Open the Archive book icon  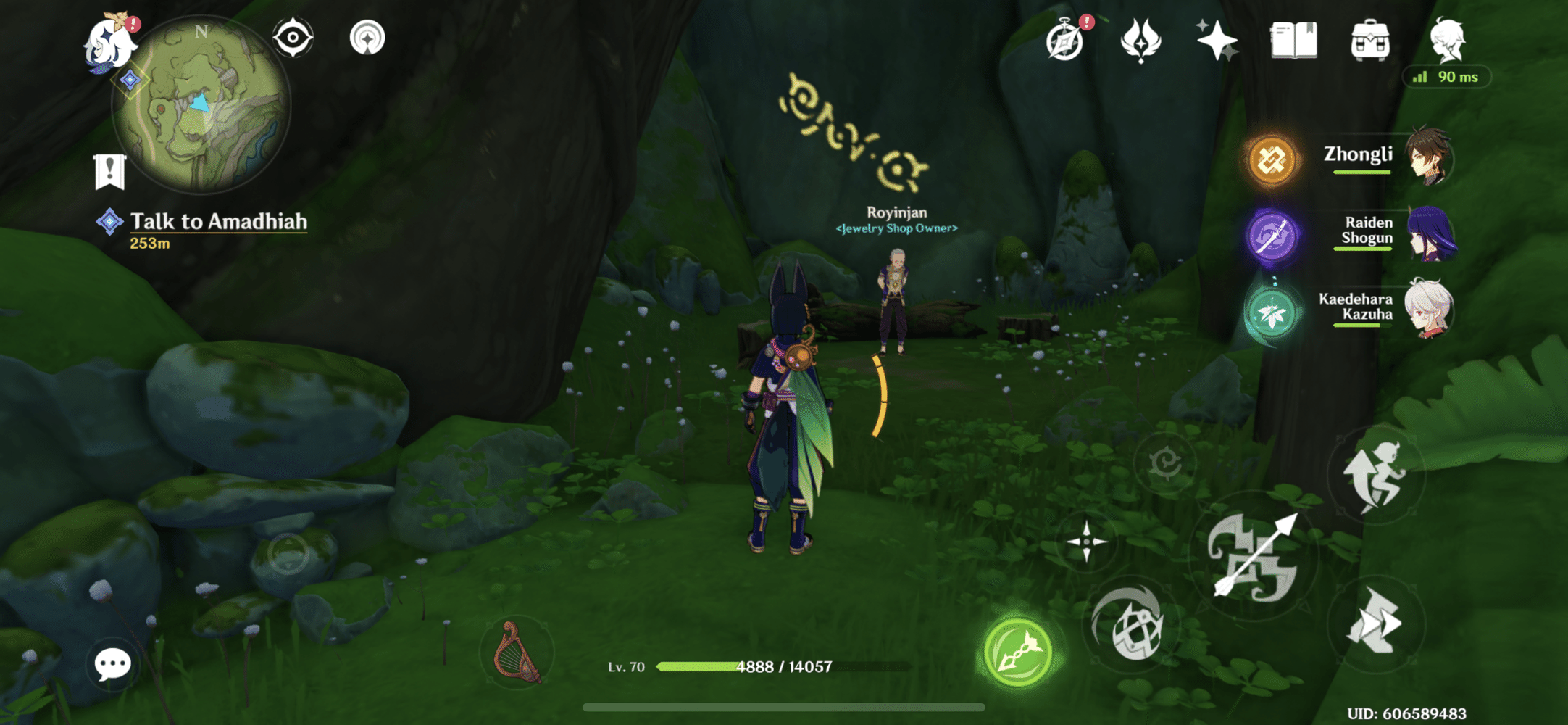point(1294,41)
